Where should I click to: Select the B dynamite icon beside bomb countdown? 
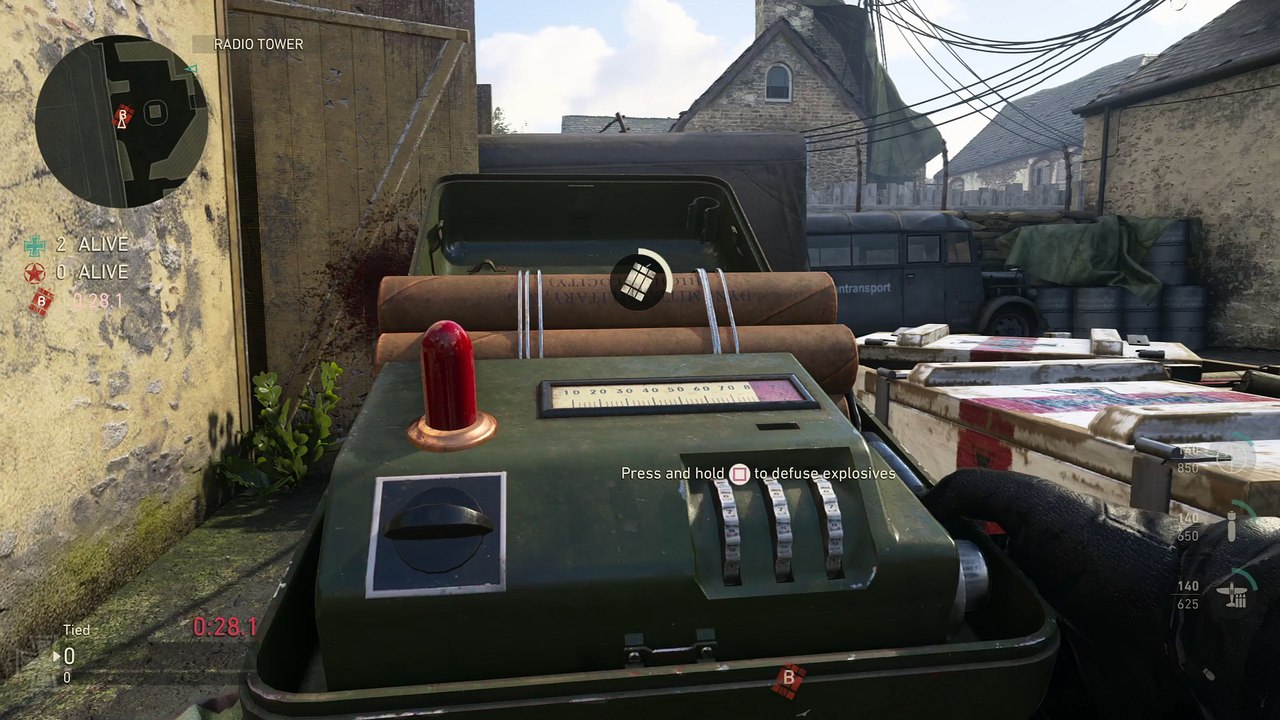coord(41,300)
